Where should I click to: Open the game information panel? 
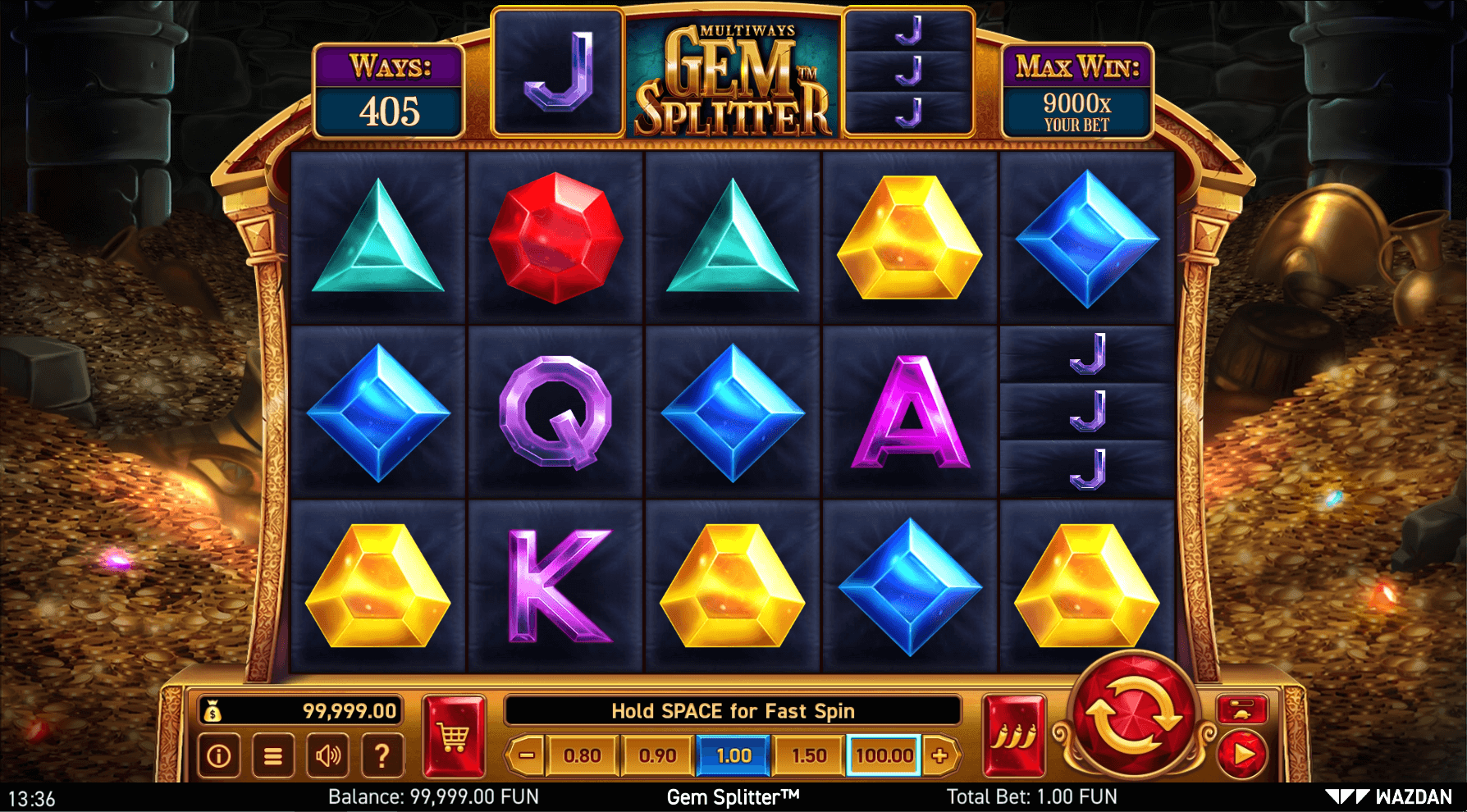[217, 756]
